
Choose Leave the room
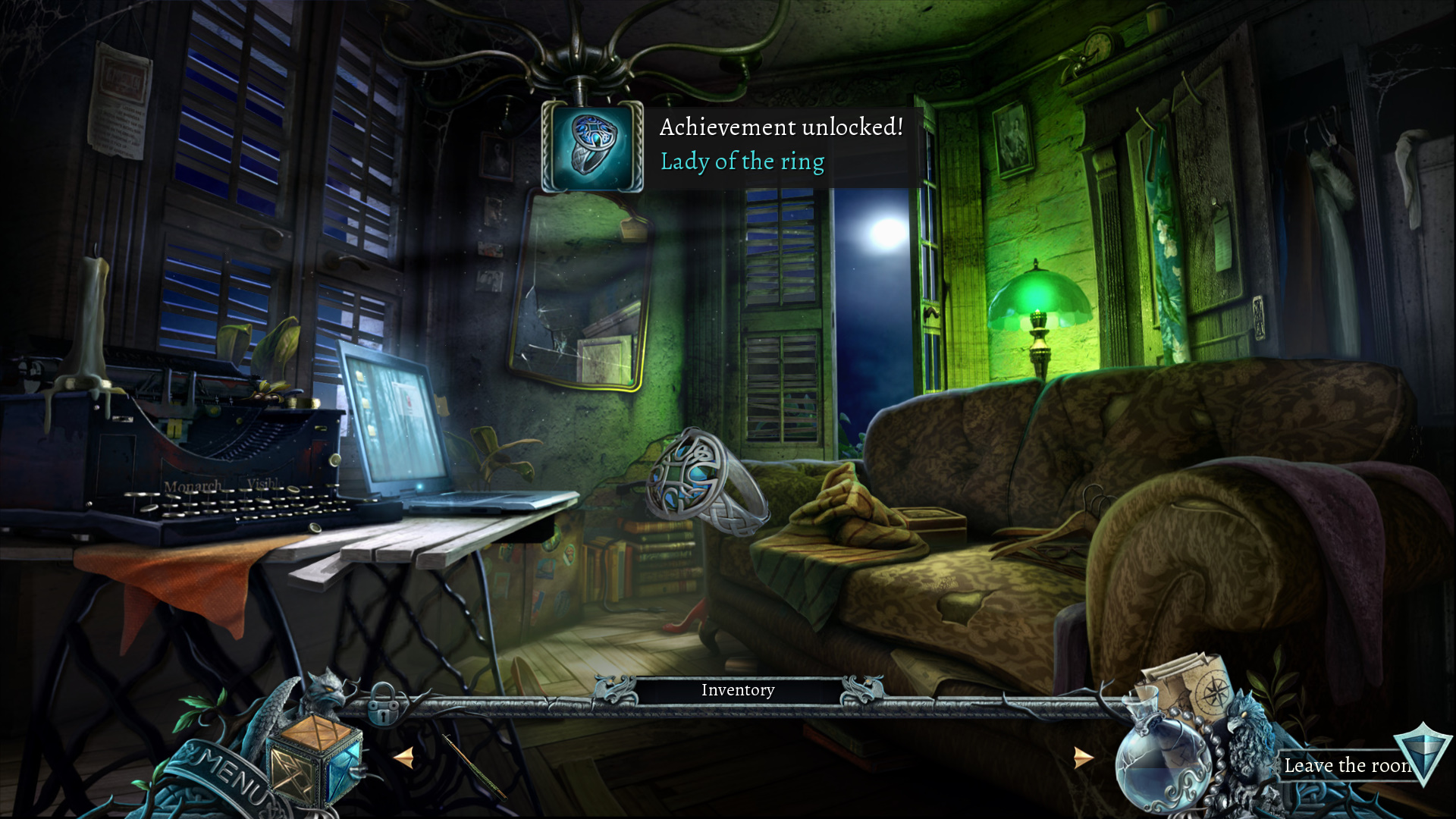click(x=1348, y=765)
